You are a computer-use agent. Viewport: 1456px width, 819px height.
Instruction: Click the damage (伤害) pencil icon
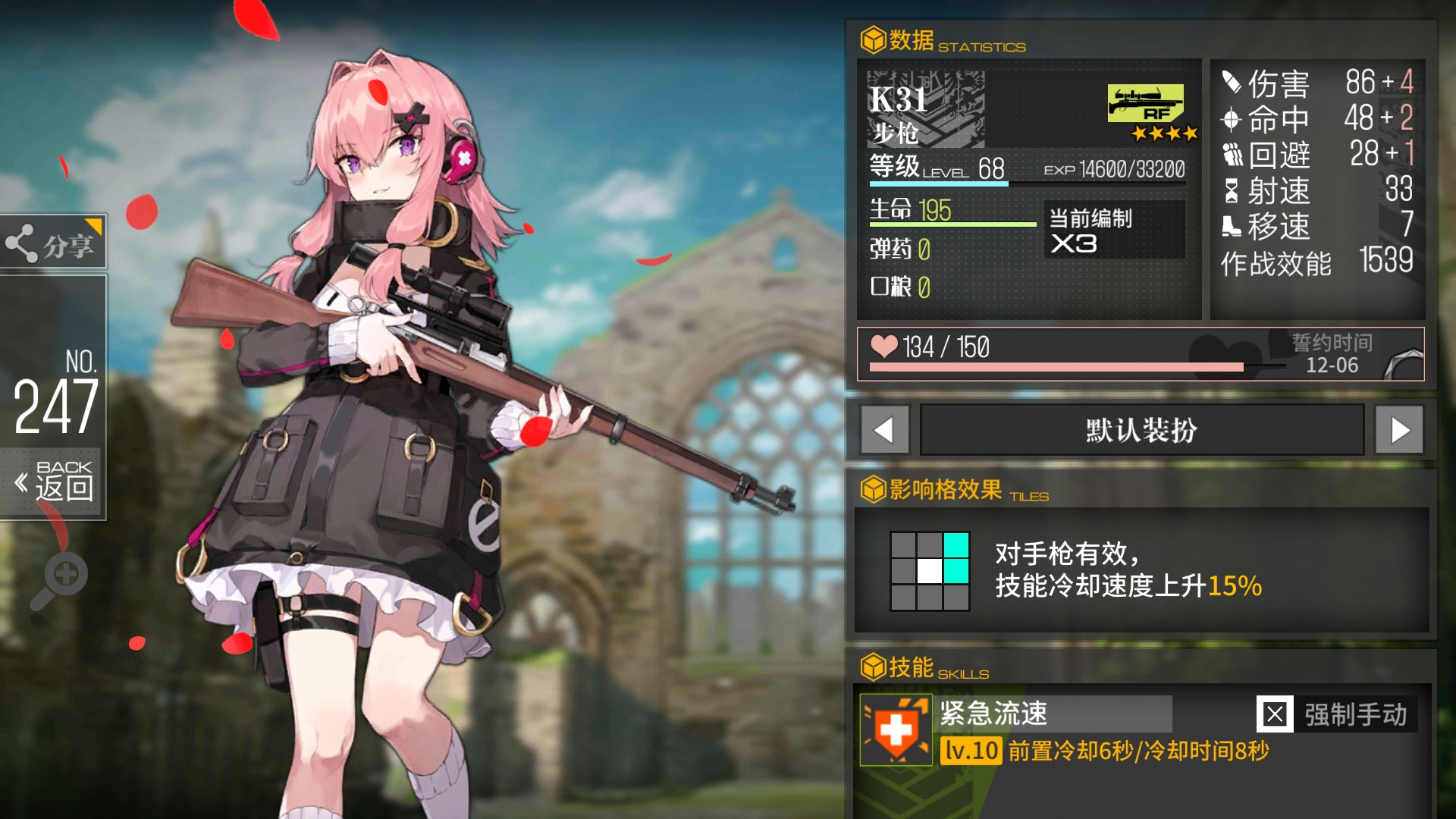click(x=1233, y=83)
